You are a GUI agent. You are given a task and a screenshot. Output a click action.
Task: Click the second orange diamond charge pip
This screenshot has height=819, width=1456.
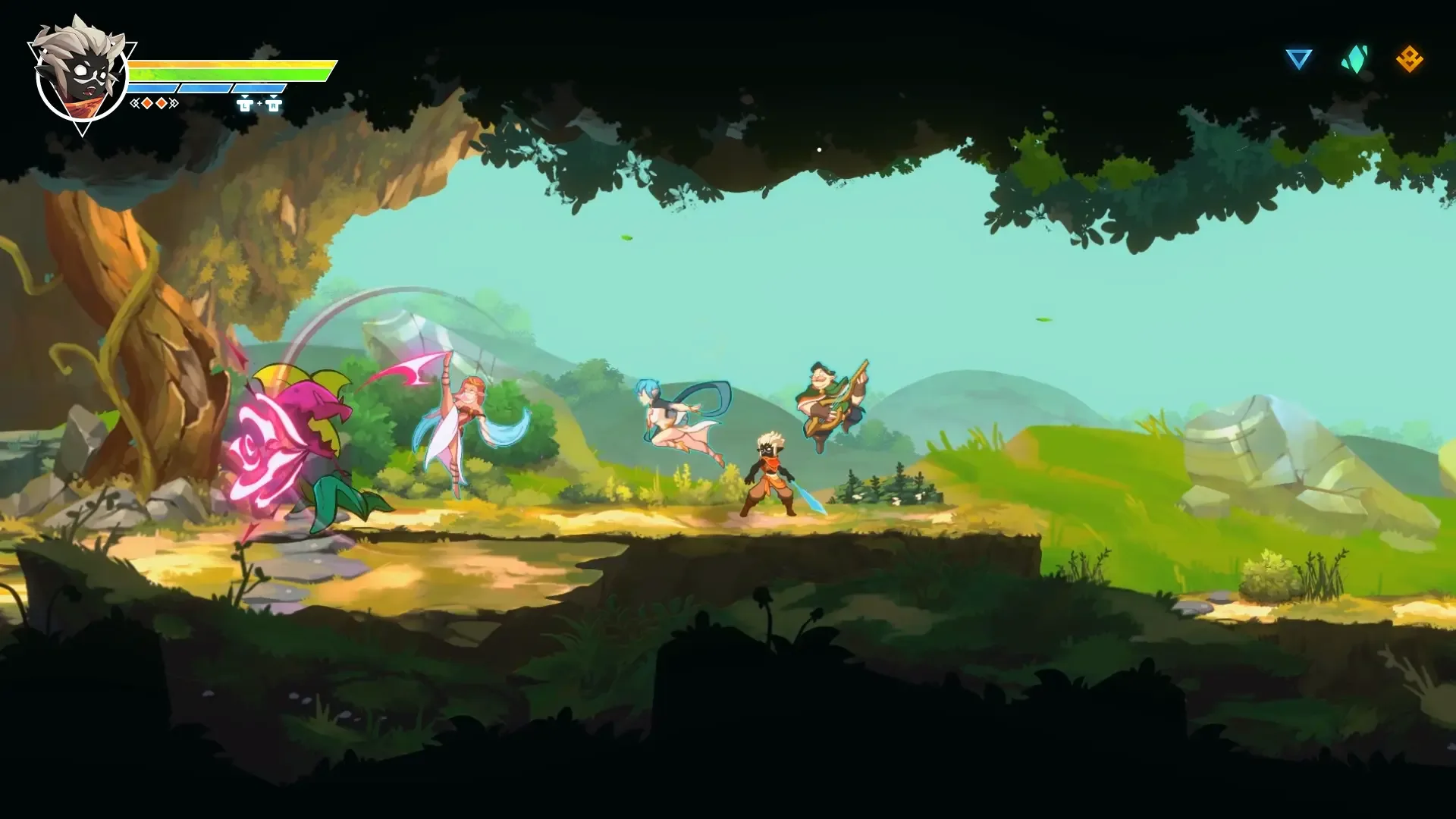click(161, 105)
